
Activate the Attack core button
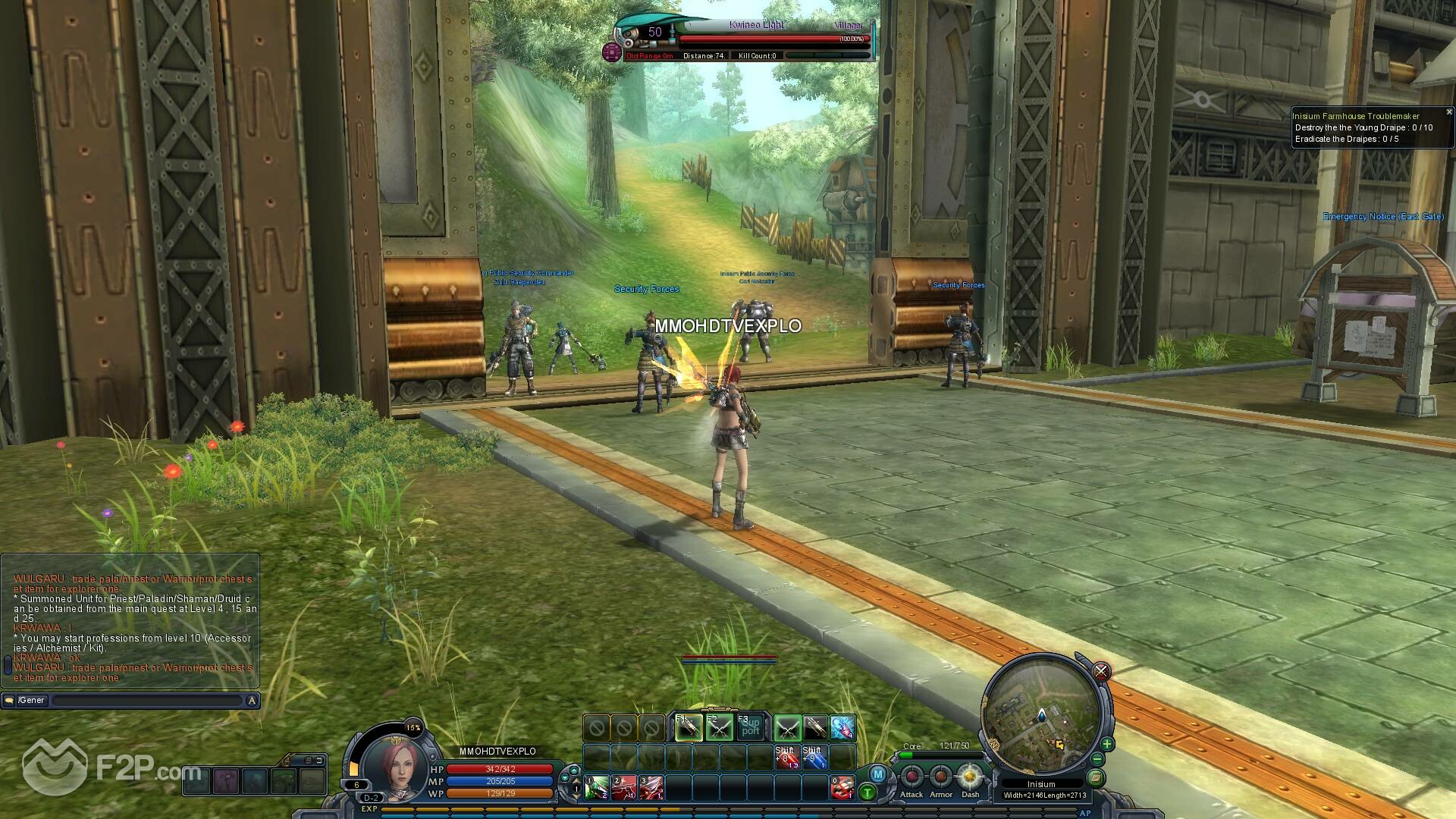[x=912, y=777]
